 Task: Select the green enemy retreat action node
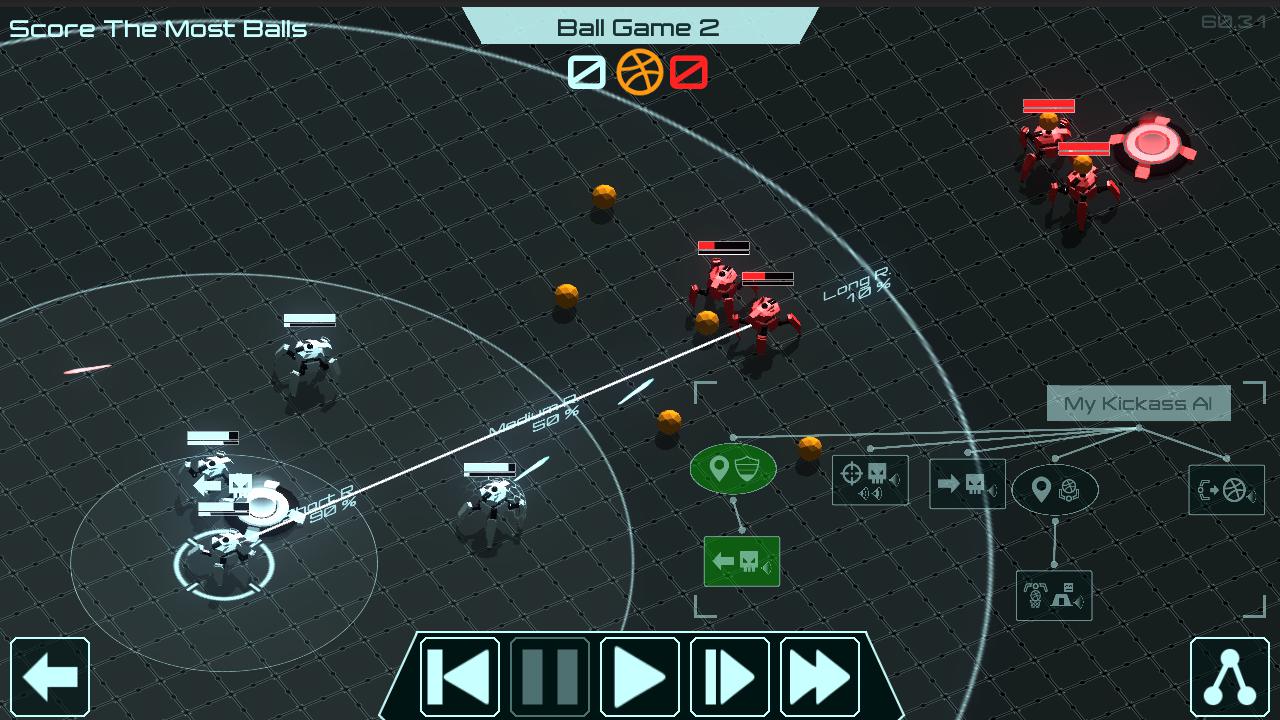coord(741,561)
